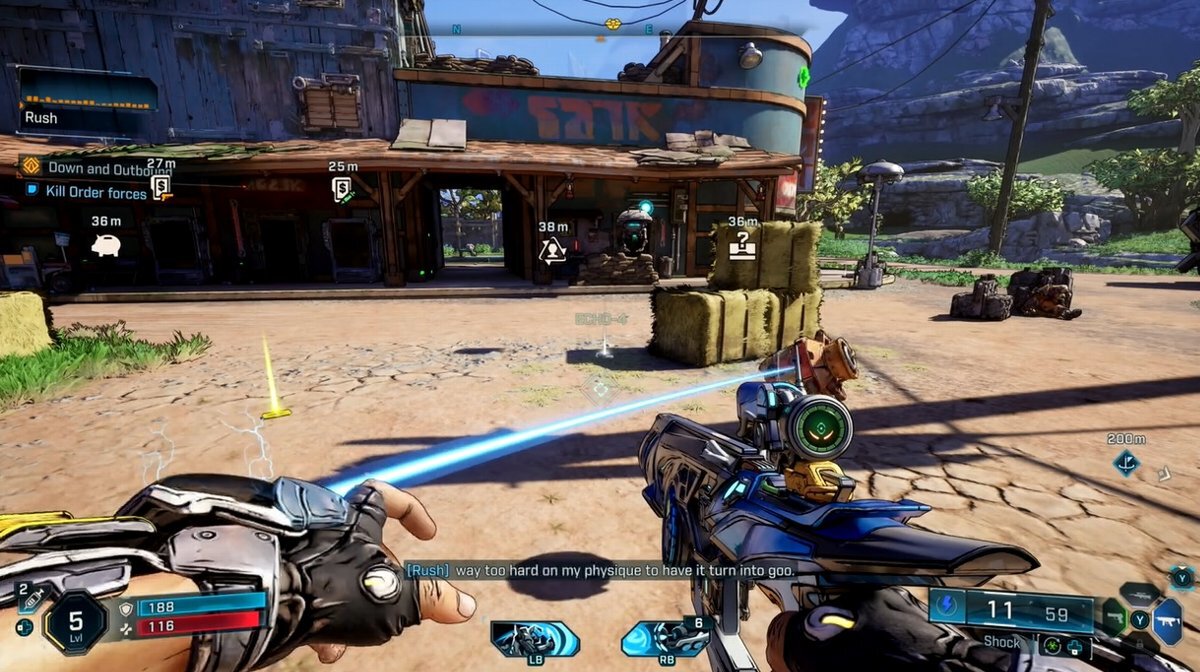
Task: Click the Shock element icon
Action: pyautogui.click(x=945, y=607)
